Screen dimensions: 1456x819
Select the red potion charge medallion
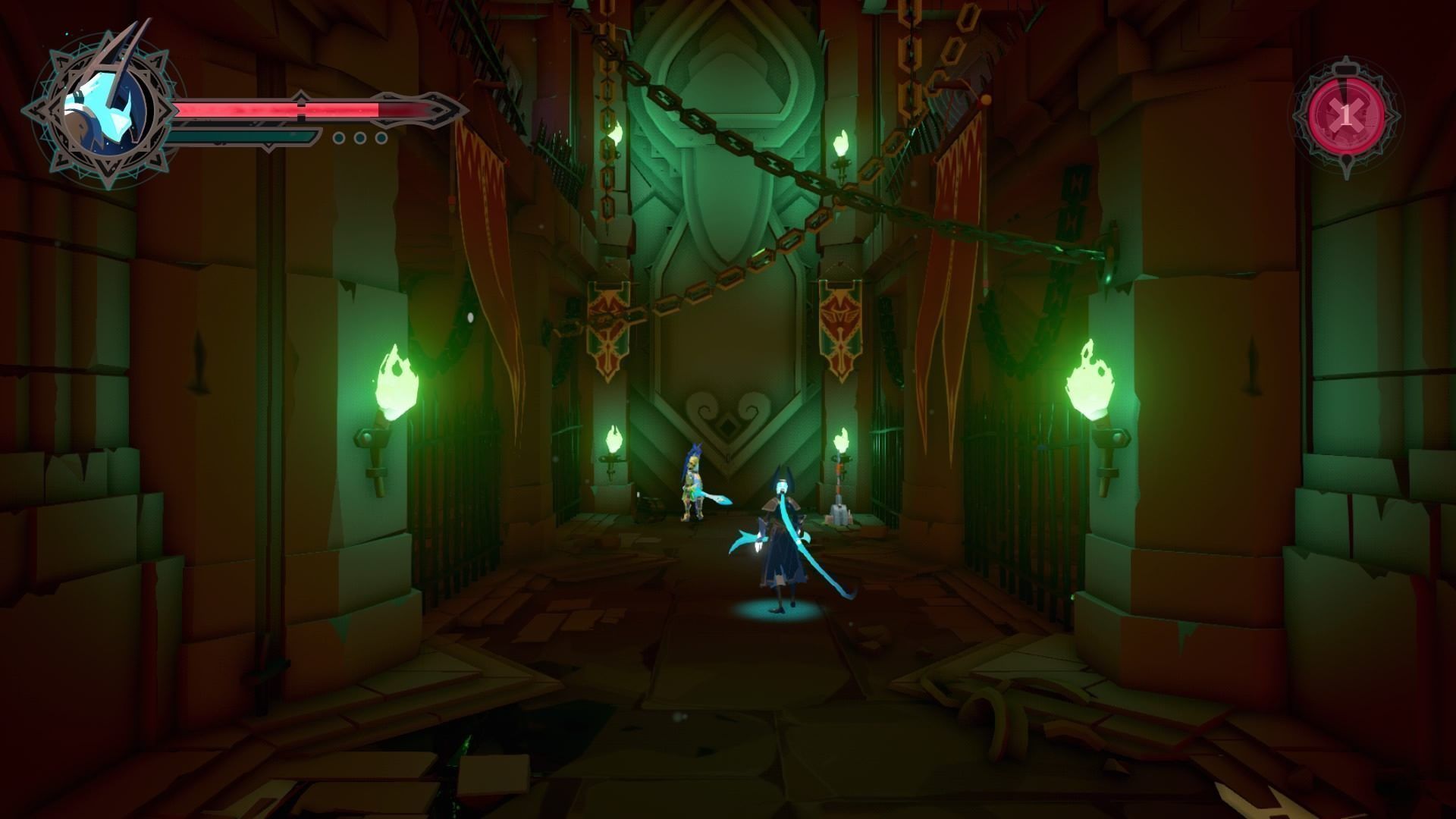(1345, 116)
